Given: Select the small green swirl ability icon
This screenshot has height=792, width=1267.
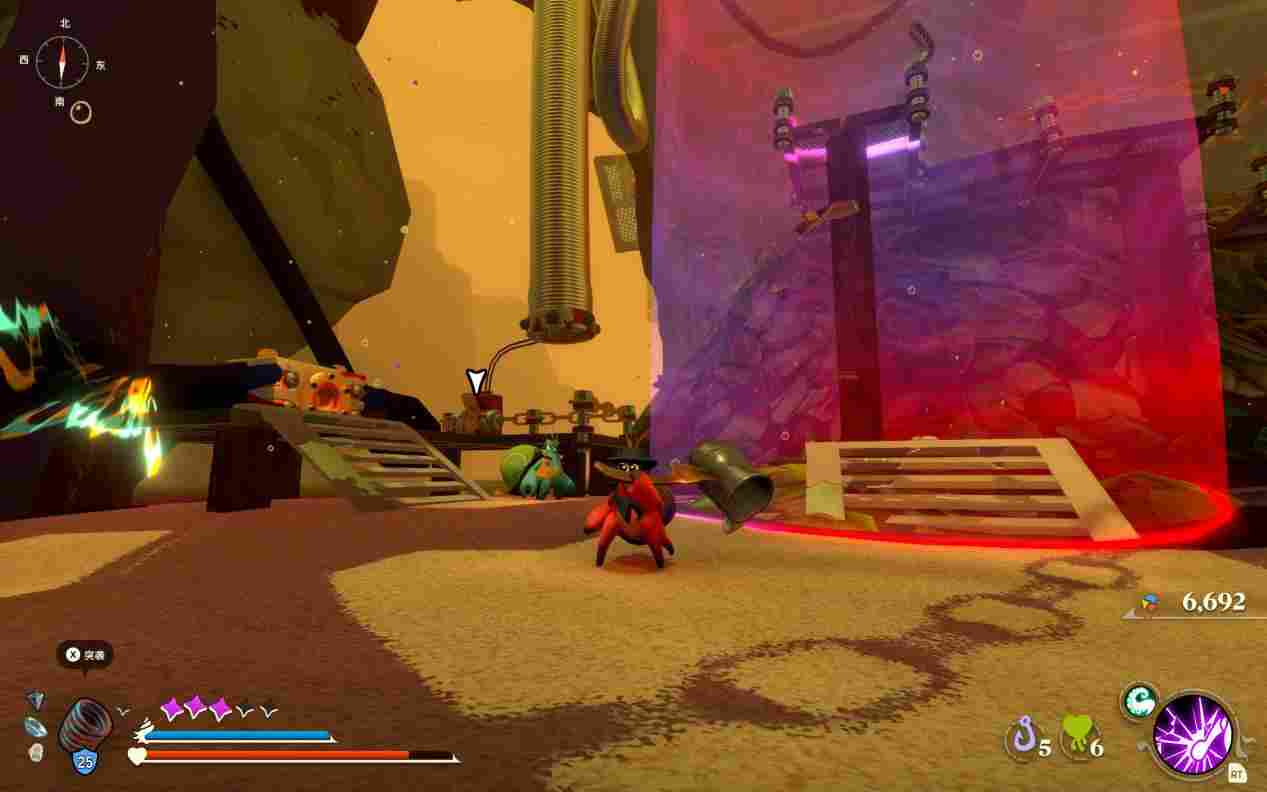Looking at the screenshot, I should click(1139, 701).
